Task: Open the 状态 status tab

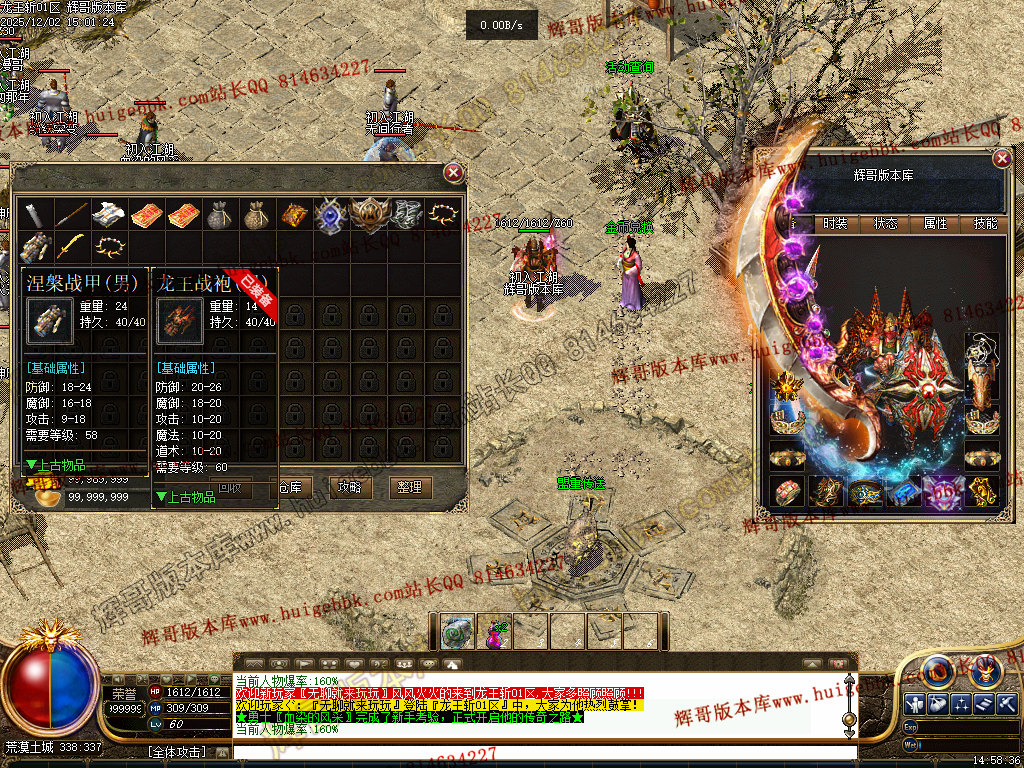Action: tap(885, 224)
